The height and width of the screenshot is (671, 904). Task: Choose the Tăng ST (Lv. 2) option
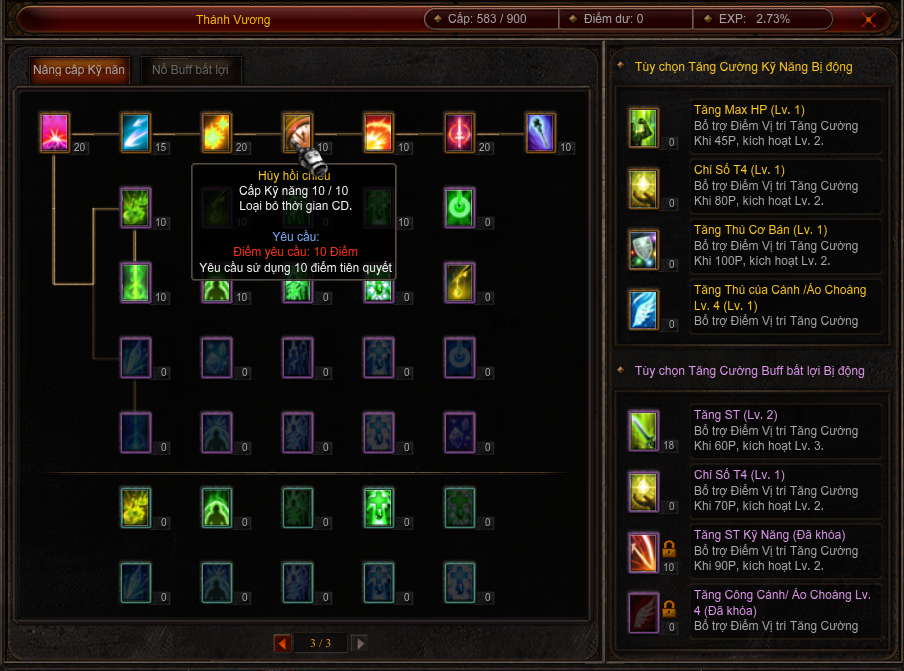[x=755, y=430]
